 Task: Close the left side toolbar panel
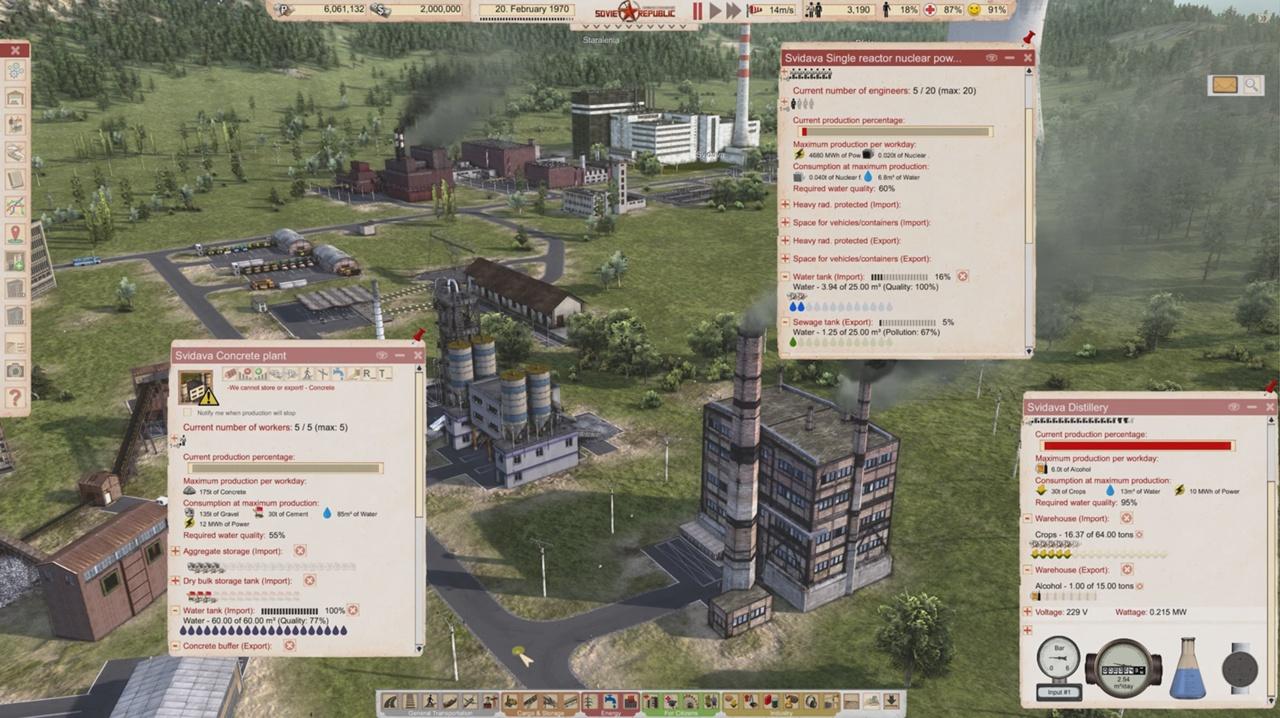[x=15, y=49]
